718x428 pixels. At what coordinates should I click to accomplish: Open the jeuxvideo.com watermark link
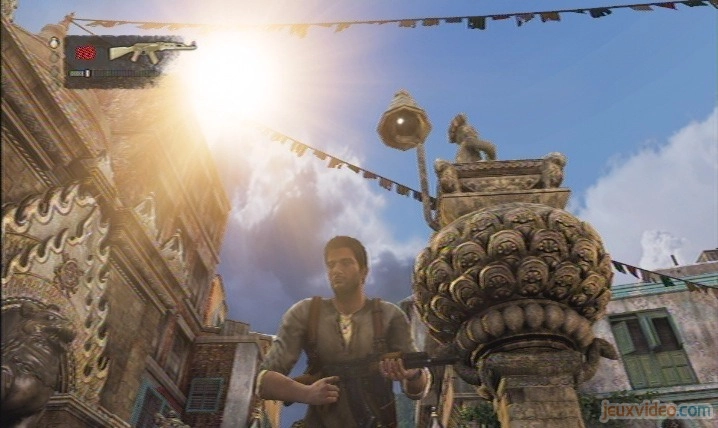pyautogui.click(x=656, y=409)
